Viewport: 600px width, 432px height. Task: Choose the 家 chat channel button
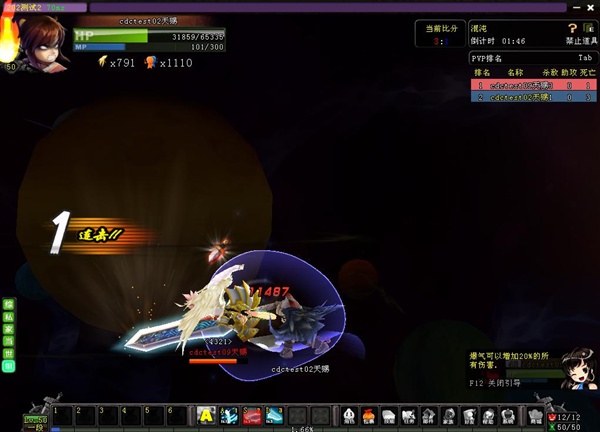click(9, 328)
